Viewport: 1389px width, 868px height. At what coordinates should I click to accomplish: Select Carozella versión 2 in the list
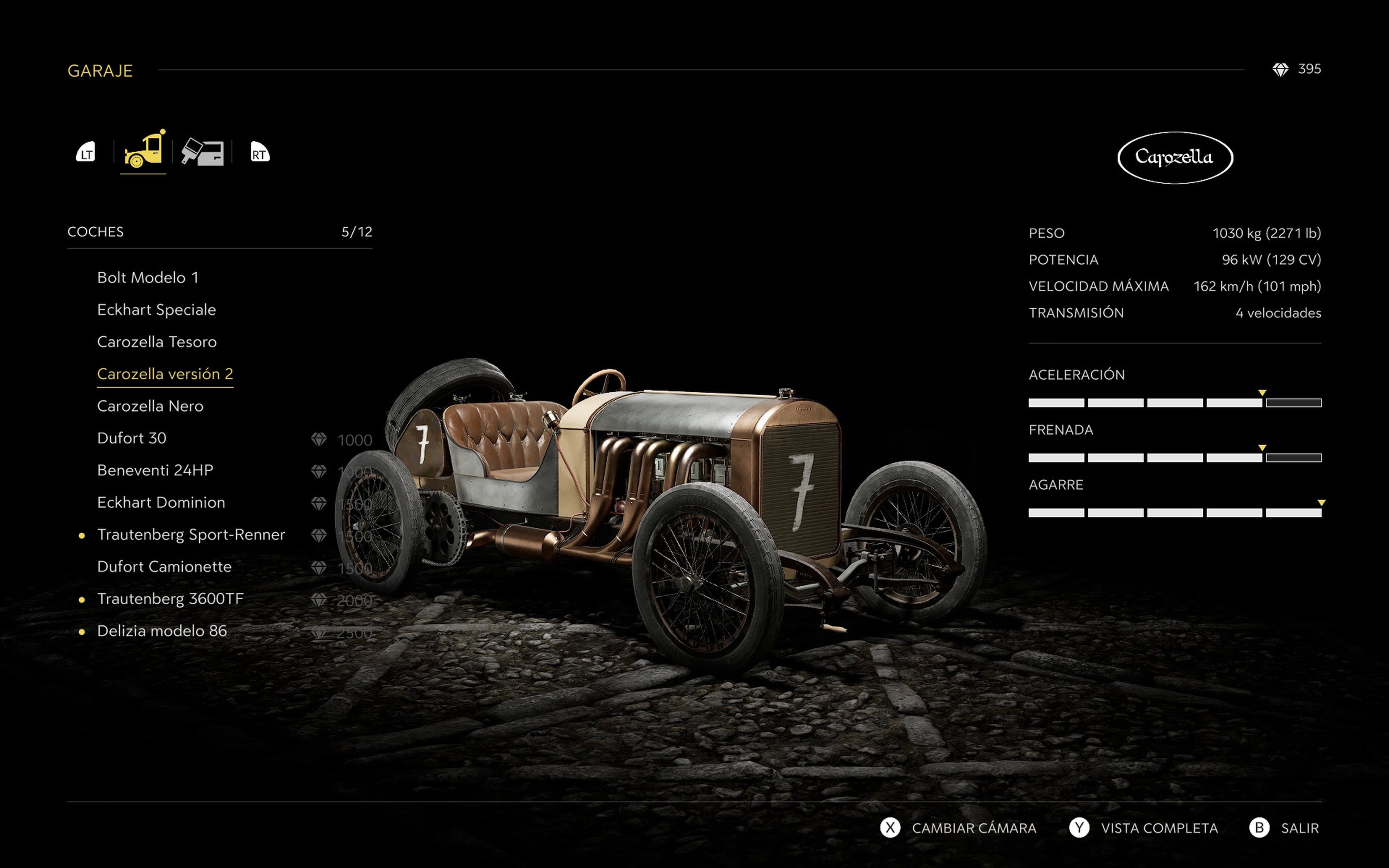pos(165,374)
